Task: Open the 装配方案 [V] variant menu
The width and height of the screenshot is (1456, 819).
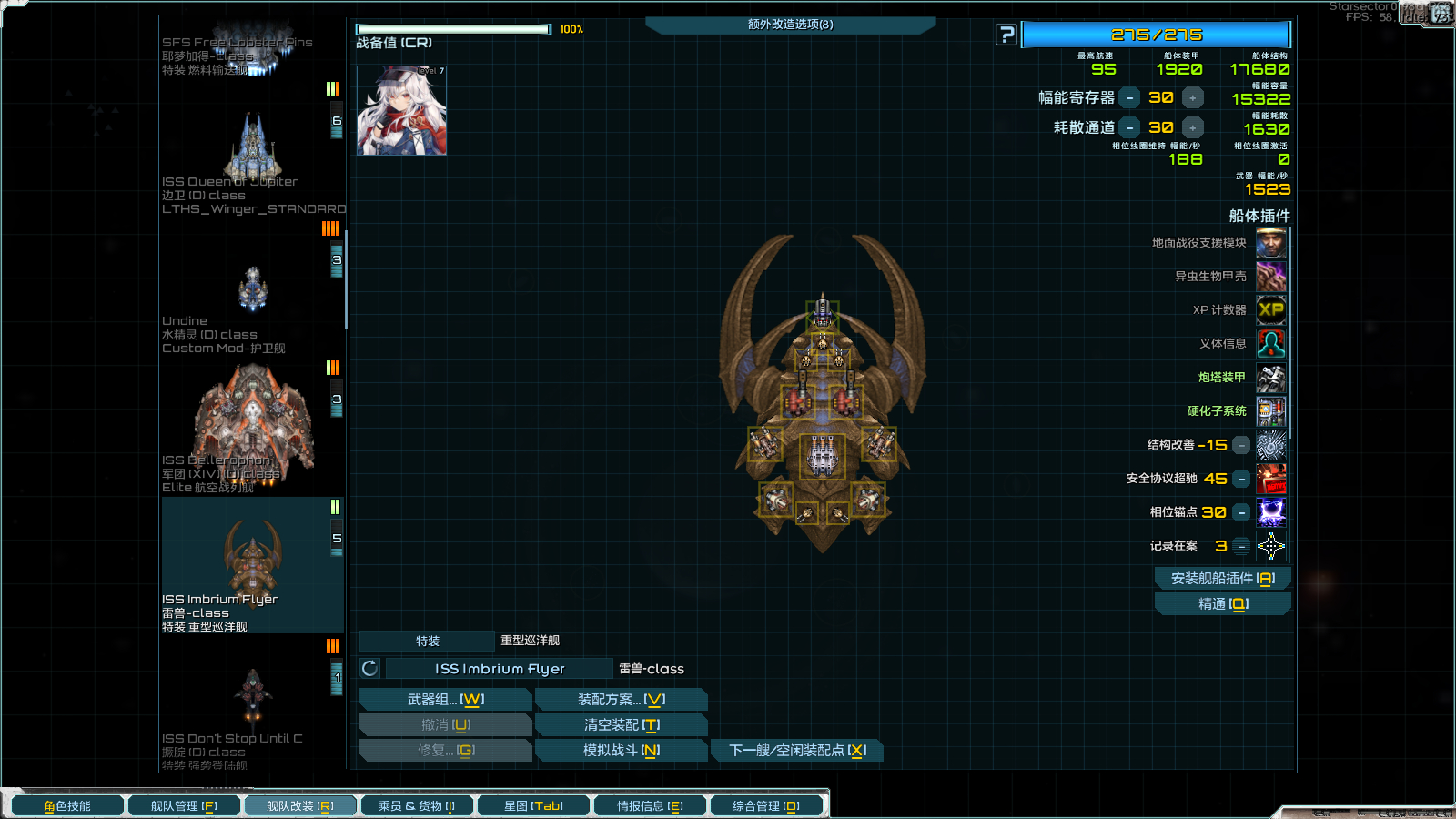Action: [x=622, y=698]
